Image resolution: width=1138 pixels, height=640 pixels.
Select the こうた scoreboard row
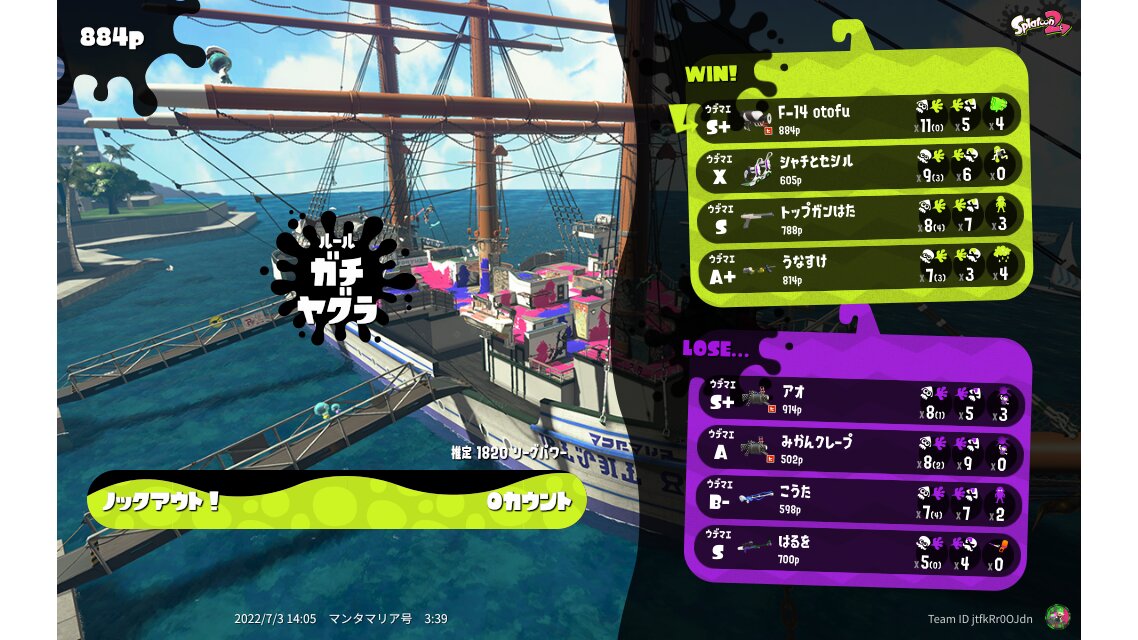click(858, 497)
